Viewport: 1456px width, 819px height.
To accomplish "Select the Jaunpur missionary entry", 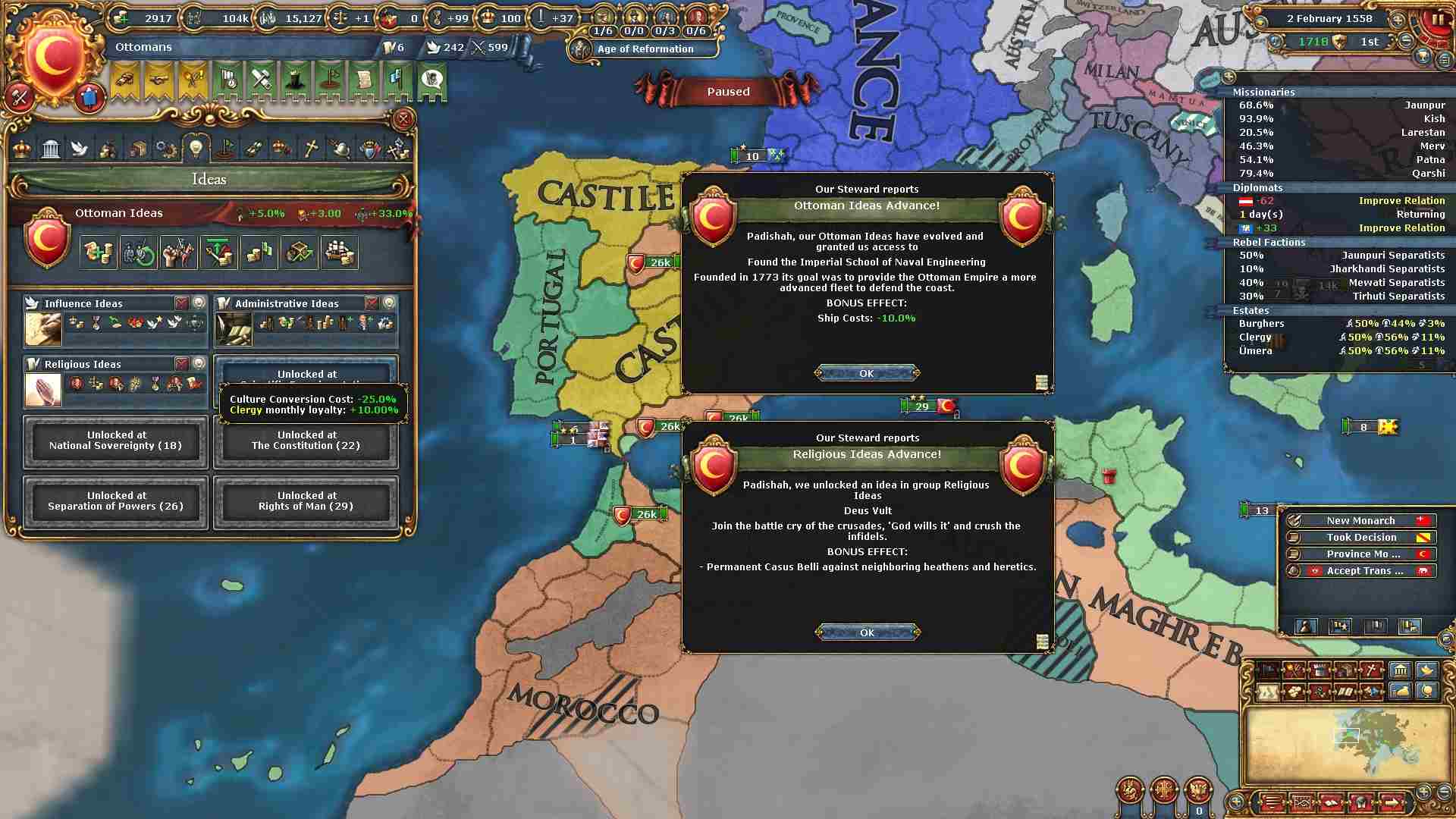I will point(1341,105).
